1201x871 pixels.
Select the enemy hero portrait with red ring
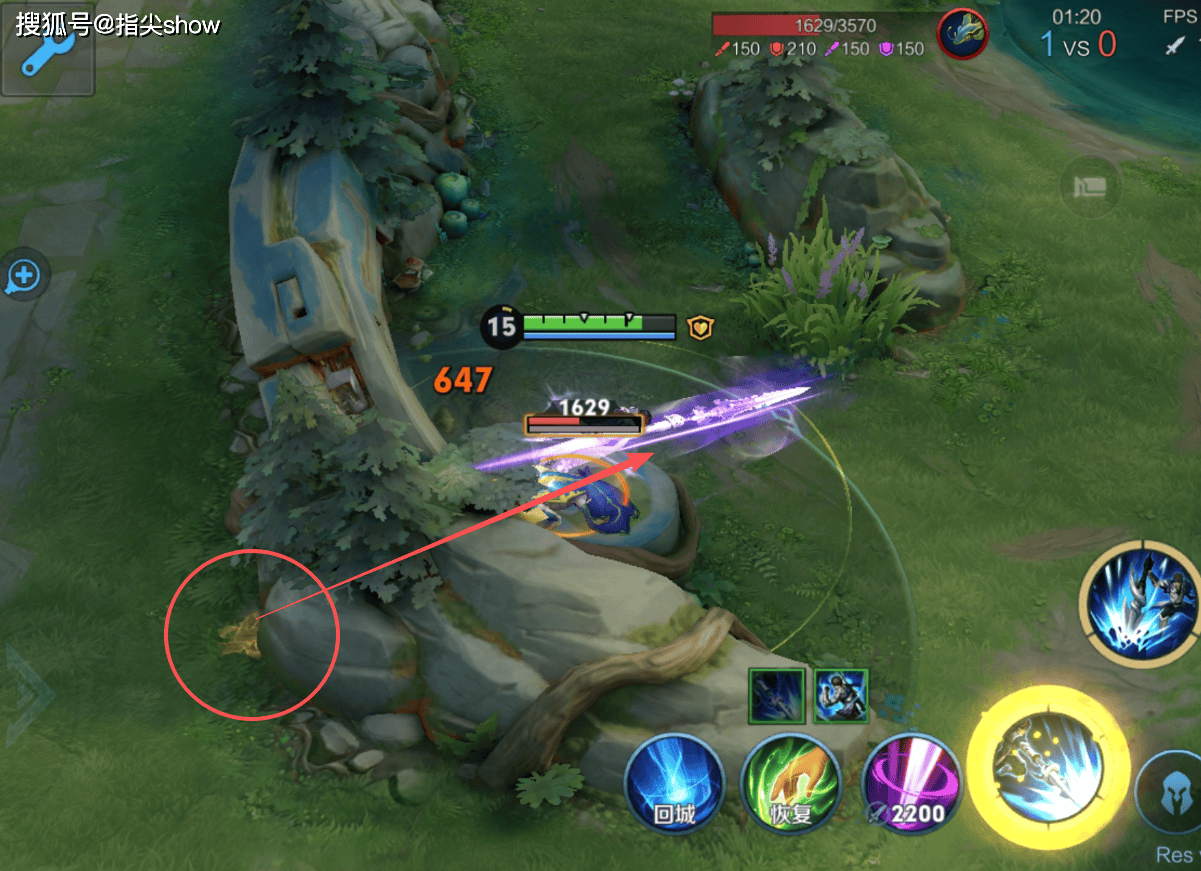(962, 35)
